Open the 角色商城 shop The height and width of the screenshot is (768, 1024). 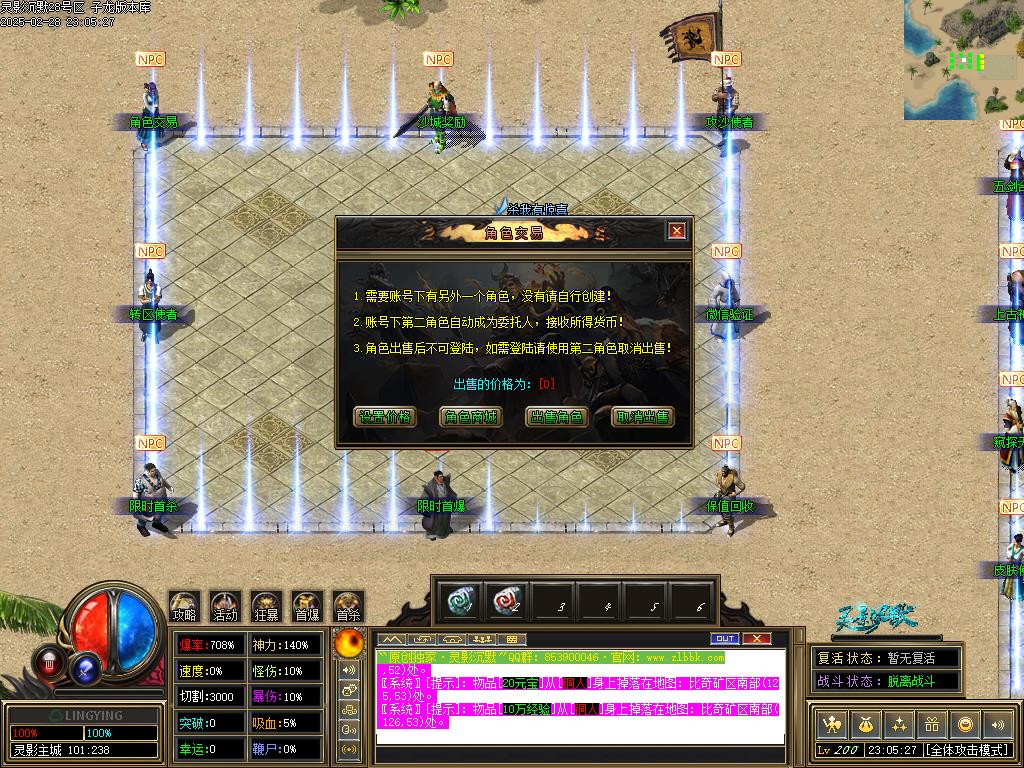click(x=470, y=417)
